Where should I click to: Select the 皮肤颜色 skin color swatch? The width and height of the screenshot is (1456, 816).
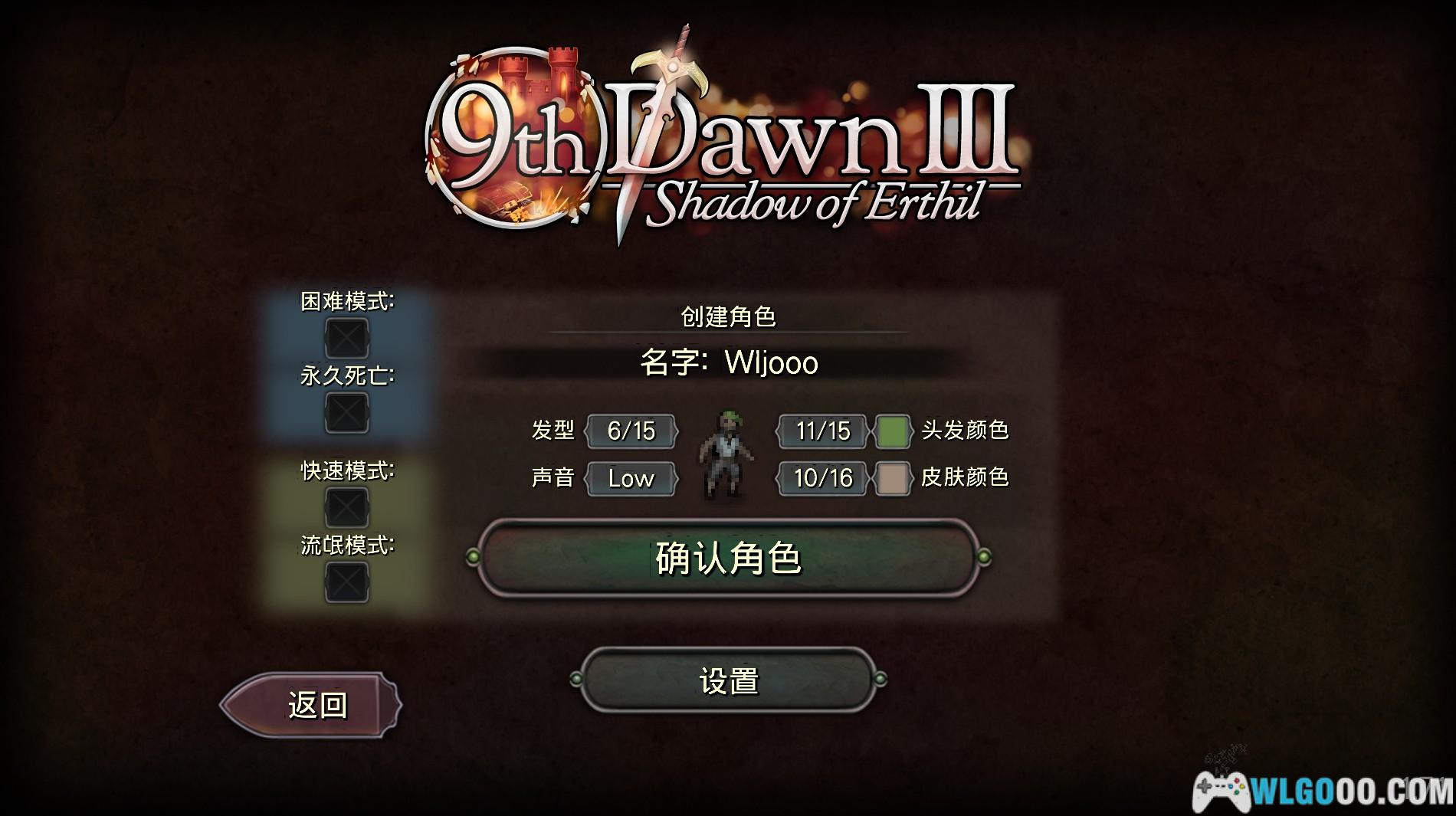point(894,479)
